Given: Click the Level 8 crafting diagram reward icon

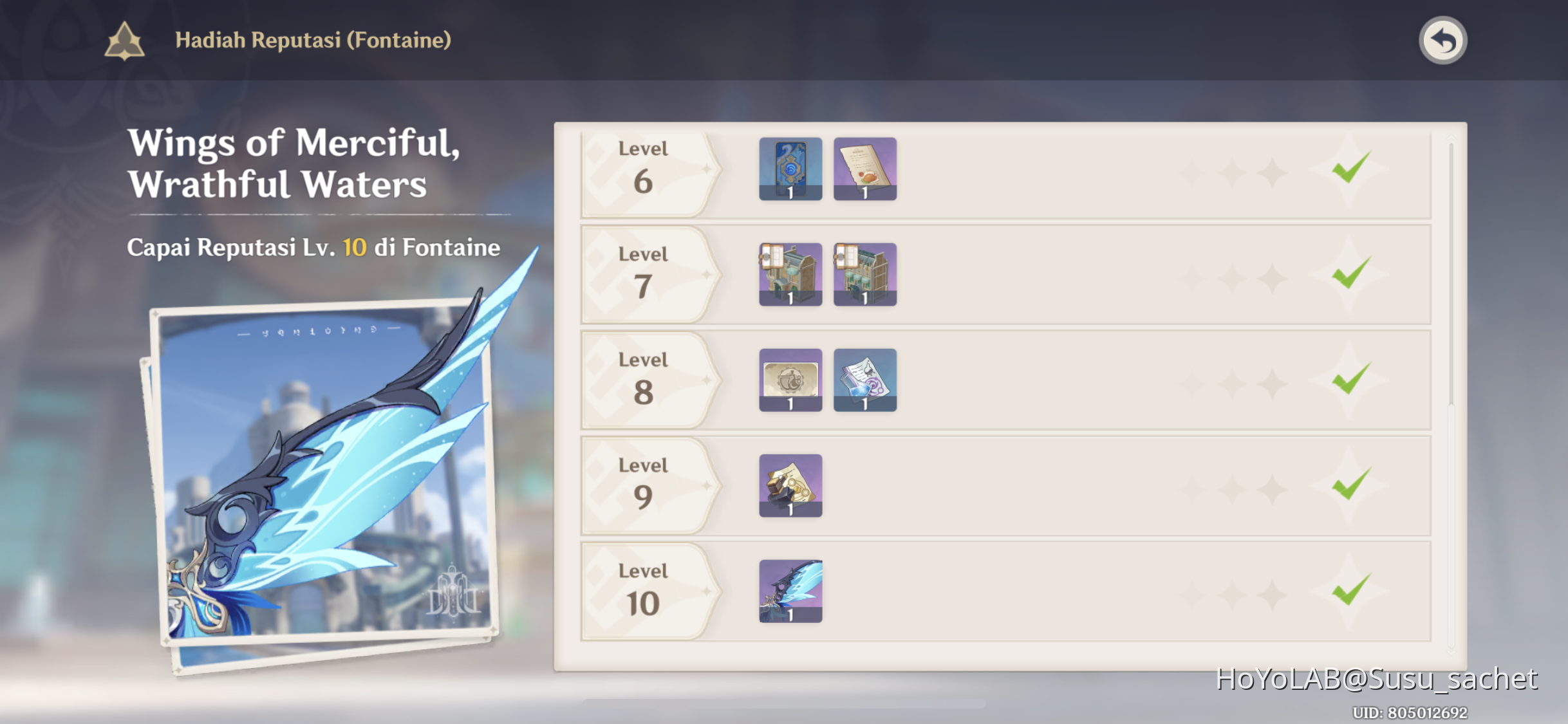Looking at the screenshot, I should click(790, 380).
